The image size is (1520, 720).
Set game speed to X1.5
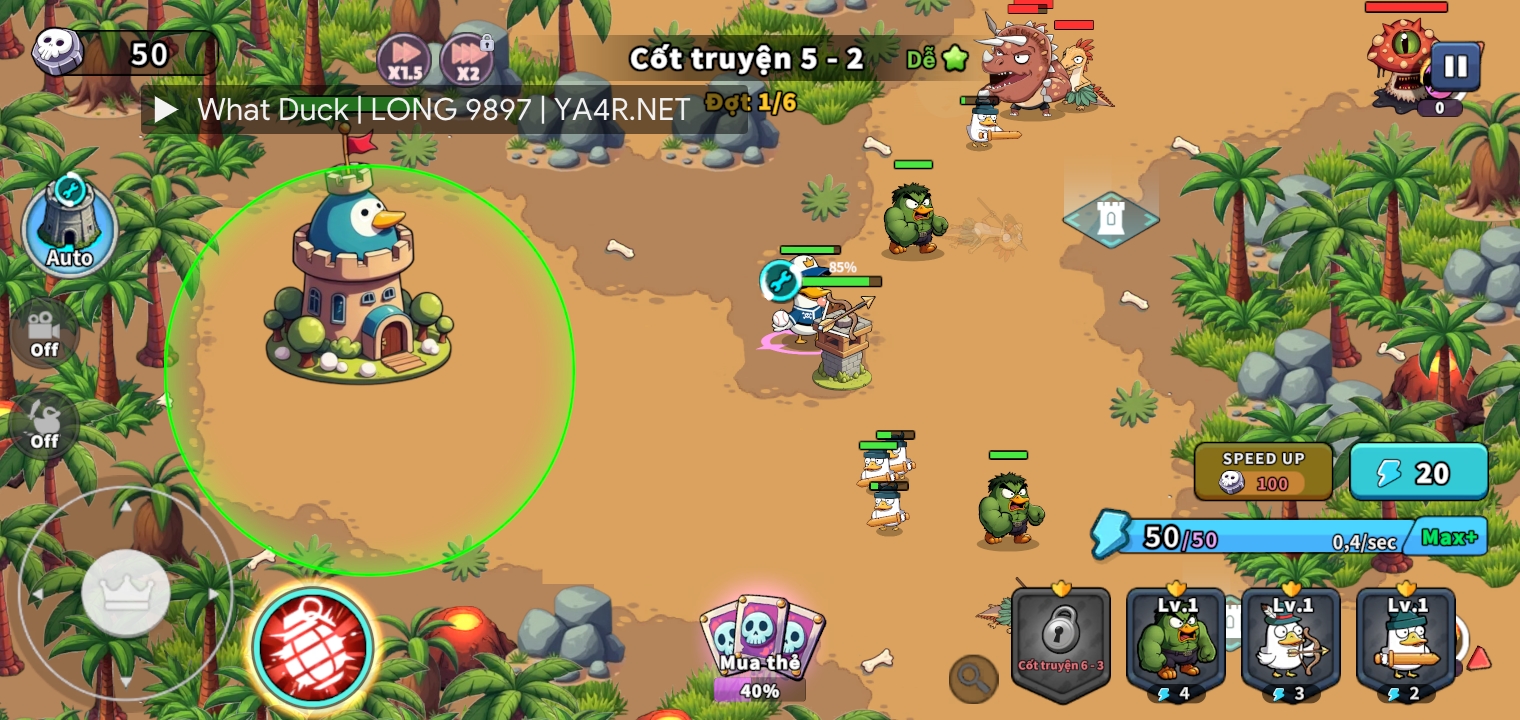404,59
